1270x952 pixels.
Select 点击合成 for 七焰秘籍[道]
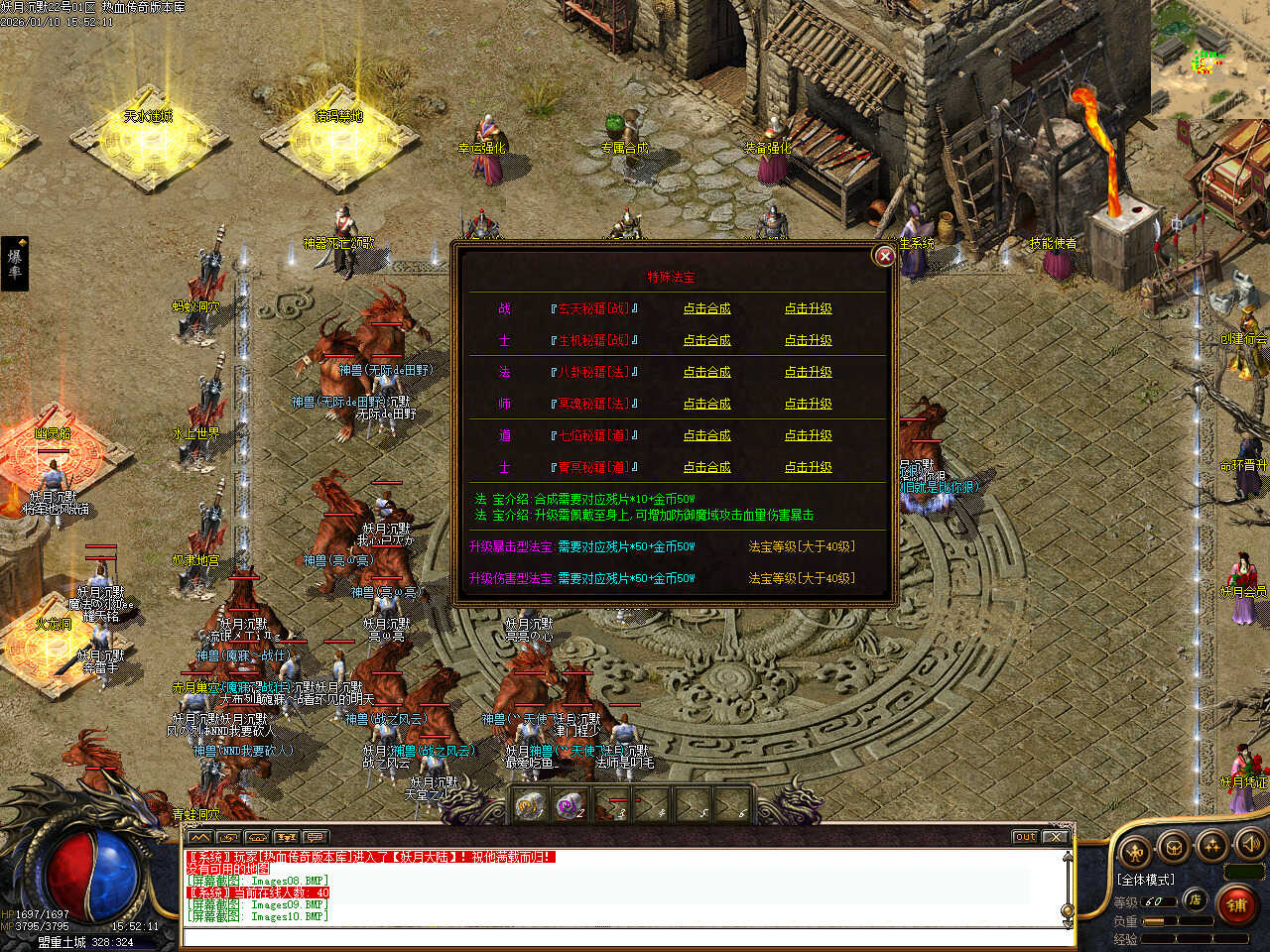coord(706,435)
